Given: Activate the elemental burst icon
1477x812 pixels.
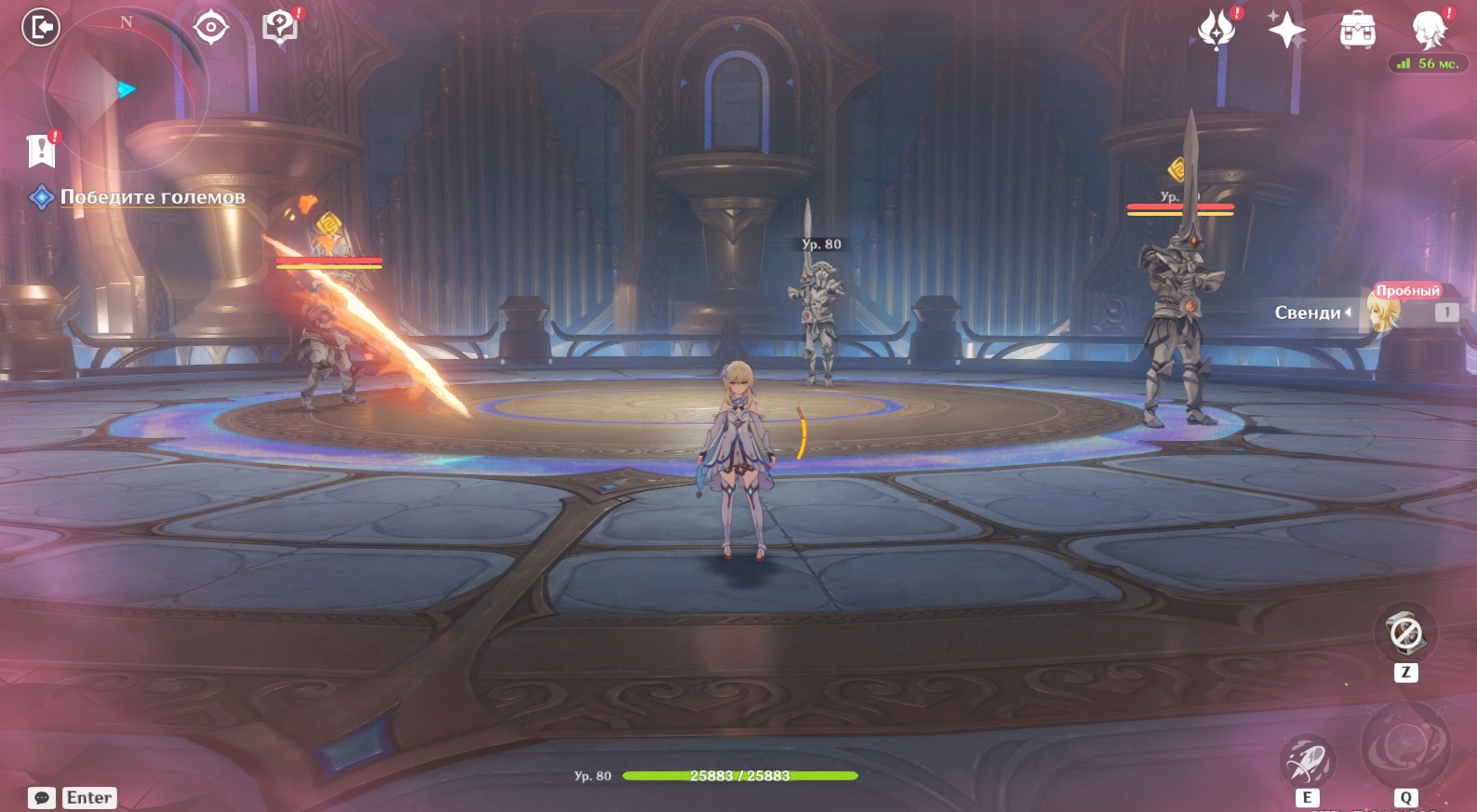Looking at the screenshot, I should coord(1405,746).
